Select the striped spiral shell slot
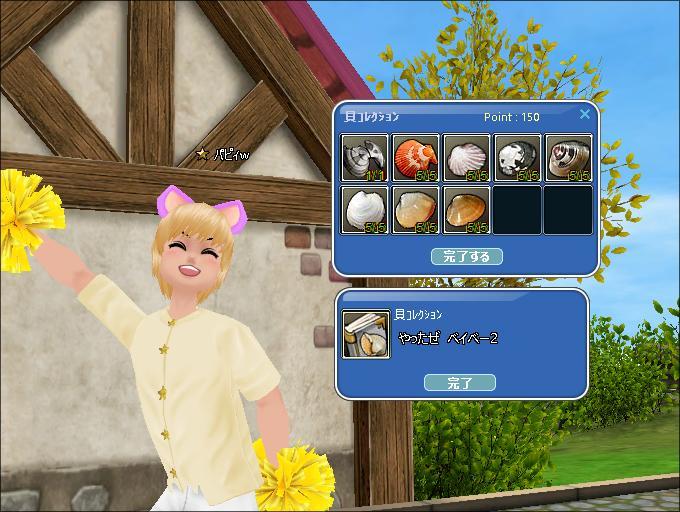 tap(569, 158)
